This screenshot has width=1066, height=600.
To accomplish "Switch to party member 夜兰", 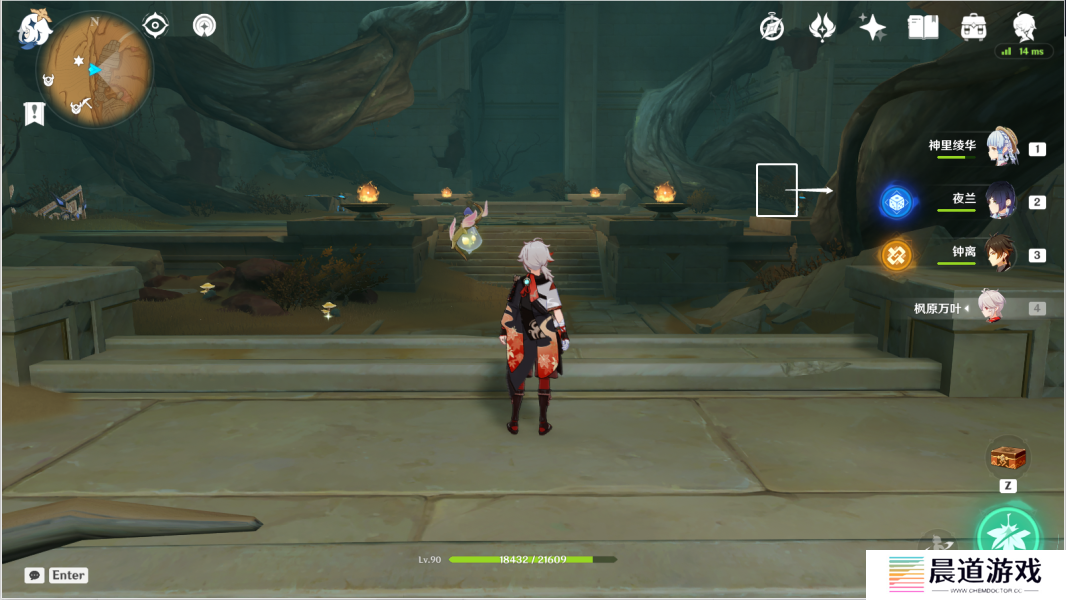I will 1000,201.
